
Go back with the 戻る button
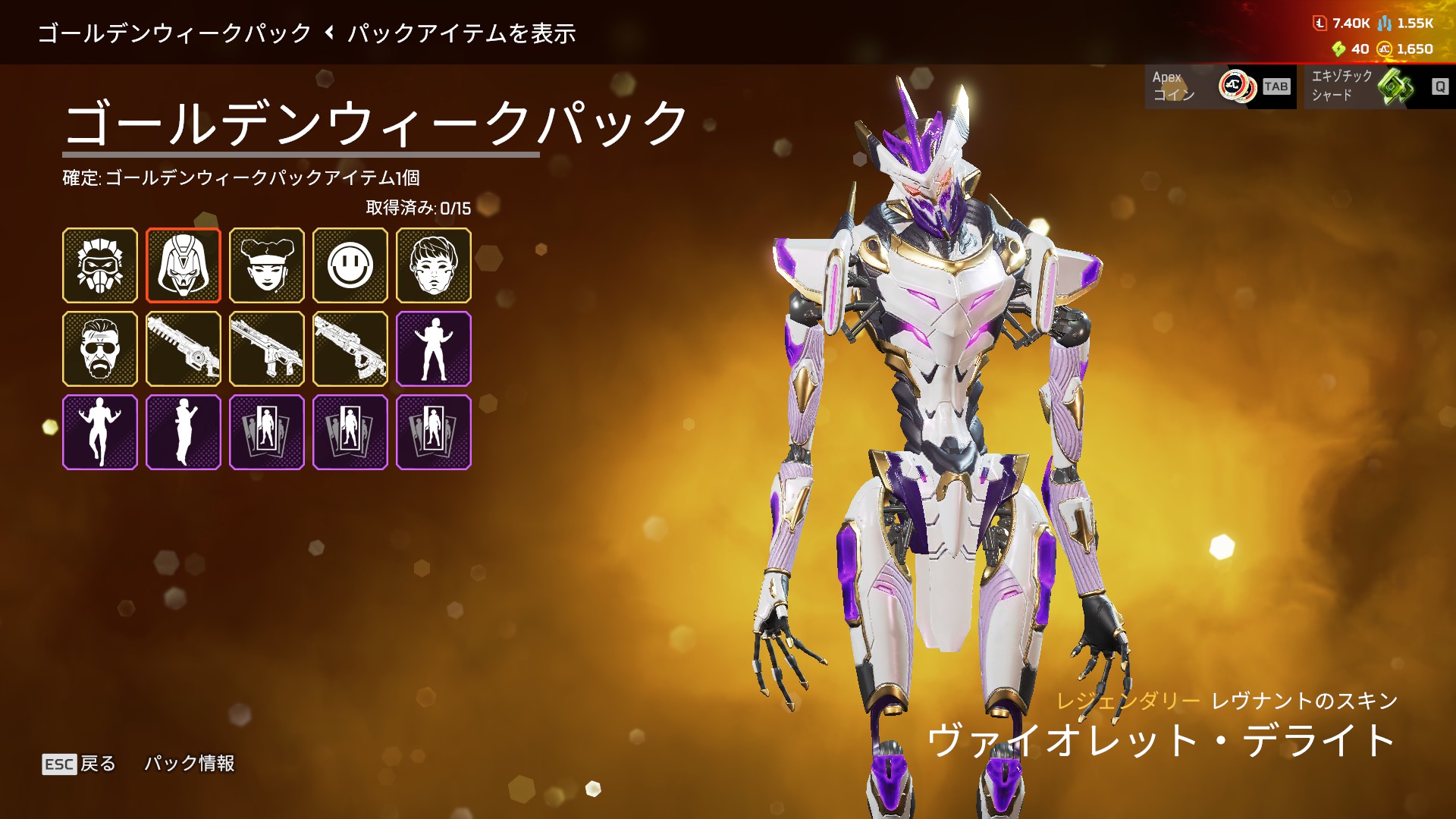click(x=80, y=764)
